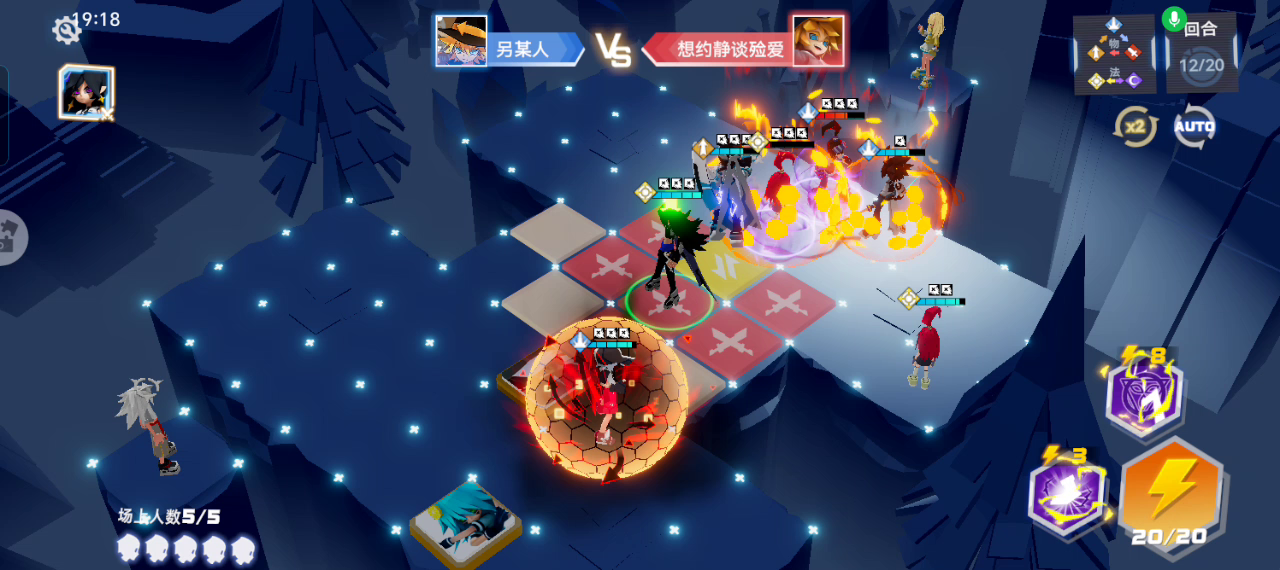Image resolution: width=1280 pixels, height=570 pixels.
Task: Select the teal-haired character card
Action: [x=465, y=516]
